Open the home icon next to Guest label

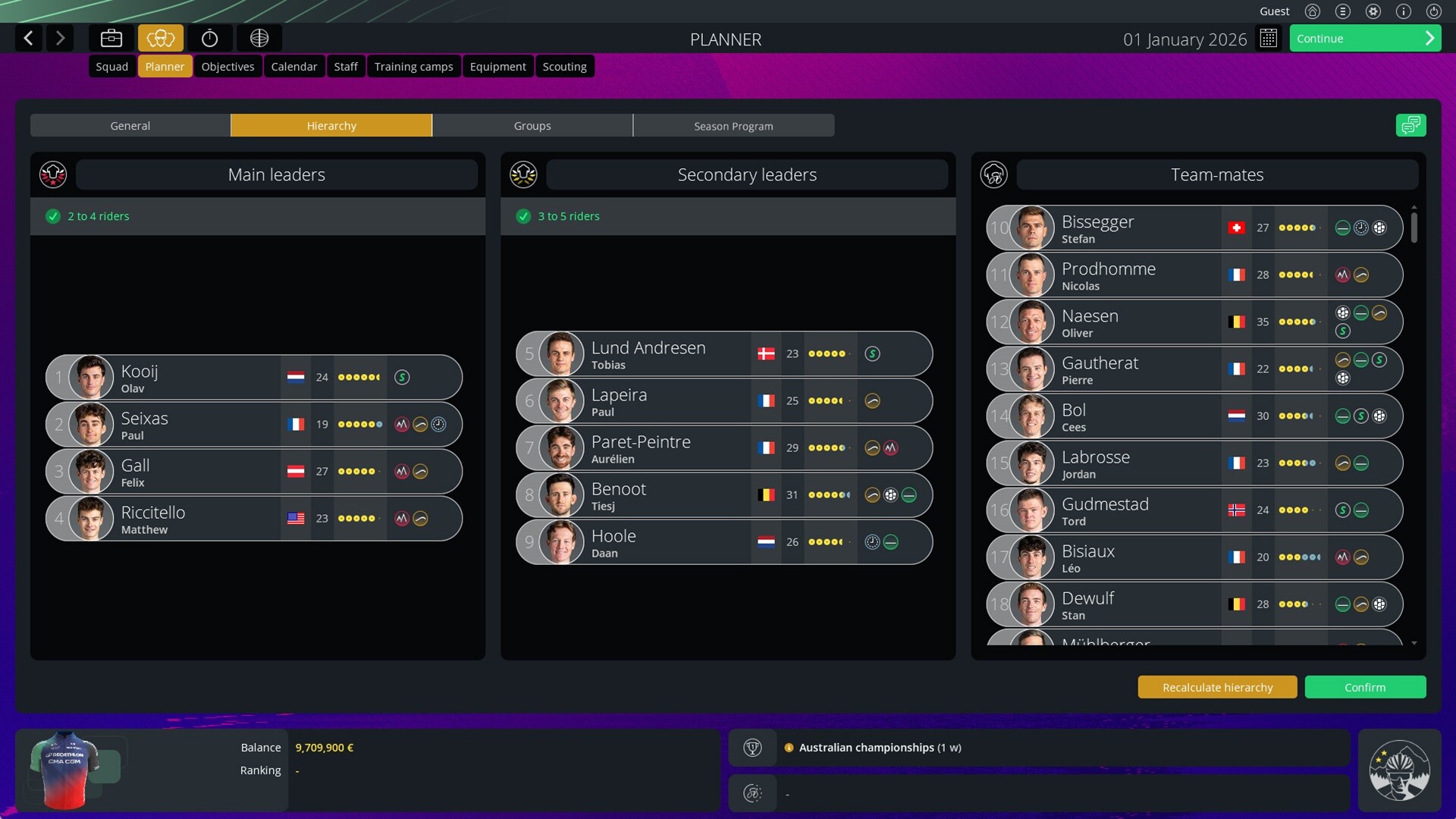click(x=1313, y=11)
